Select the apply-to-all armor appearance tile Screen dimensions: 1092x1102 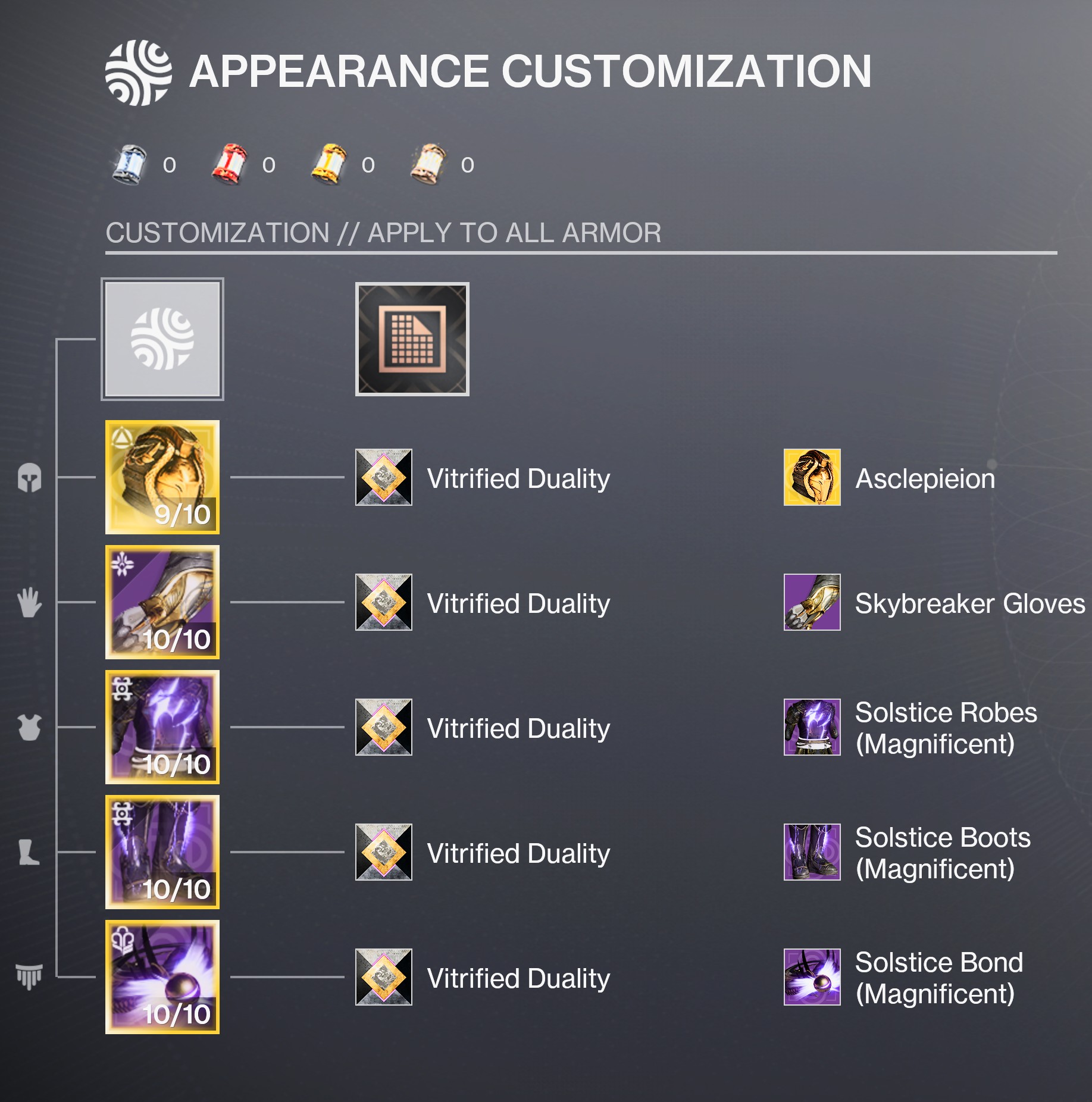tap(162, 339)
